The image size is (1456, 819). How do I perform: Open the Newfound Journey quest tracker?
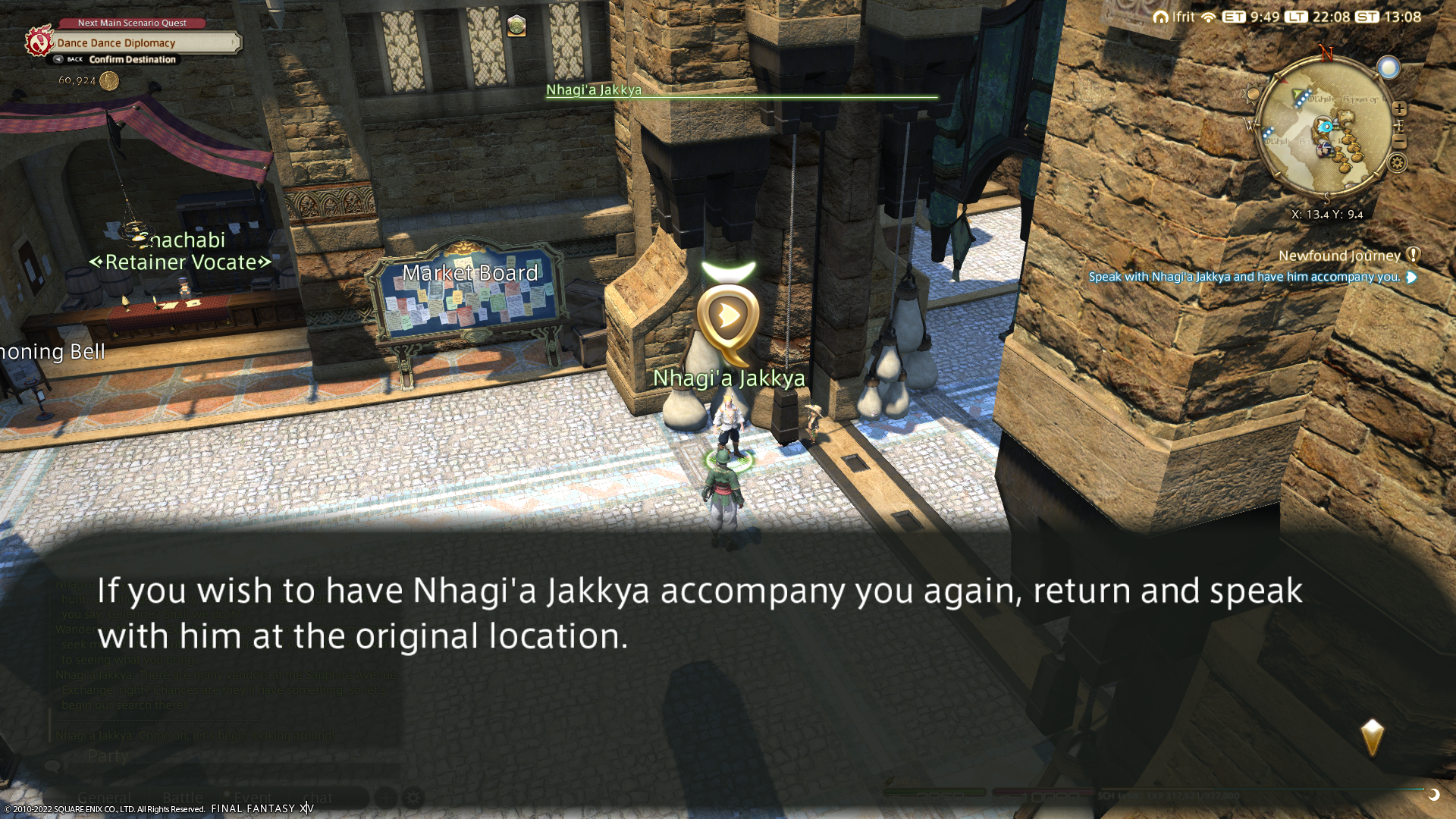coord(1339,256)
